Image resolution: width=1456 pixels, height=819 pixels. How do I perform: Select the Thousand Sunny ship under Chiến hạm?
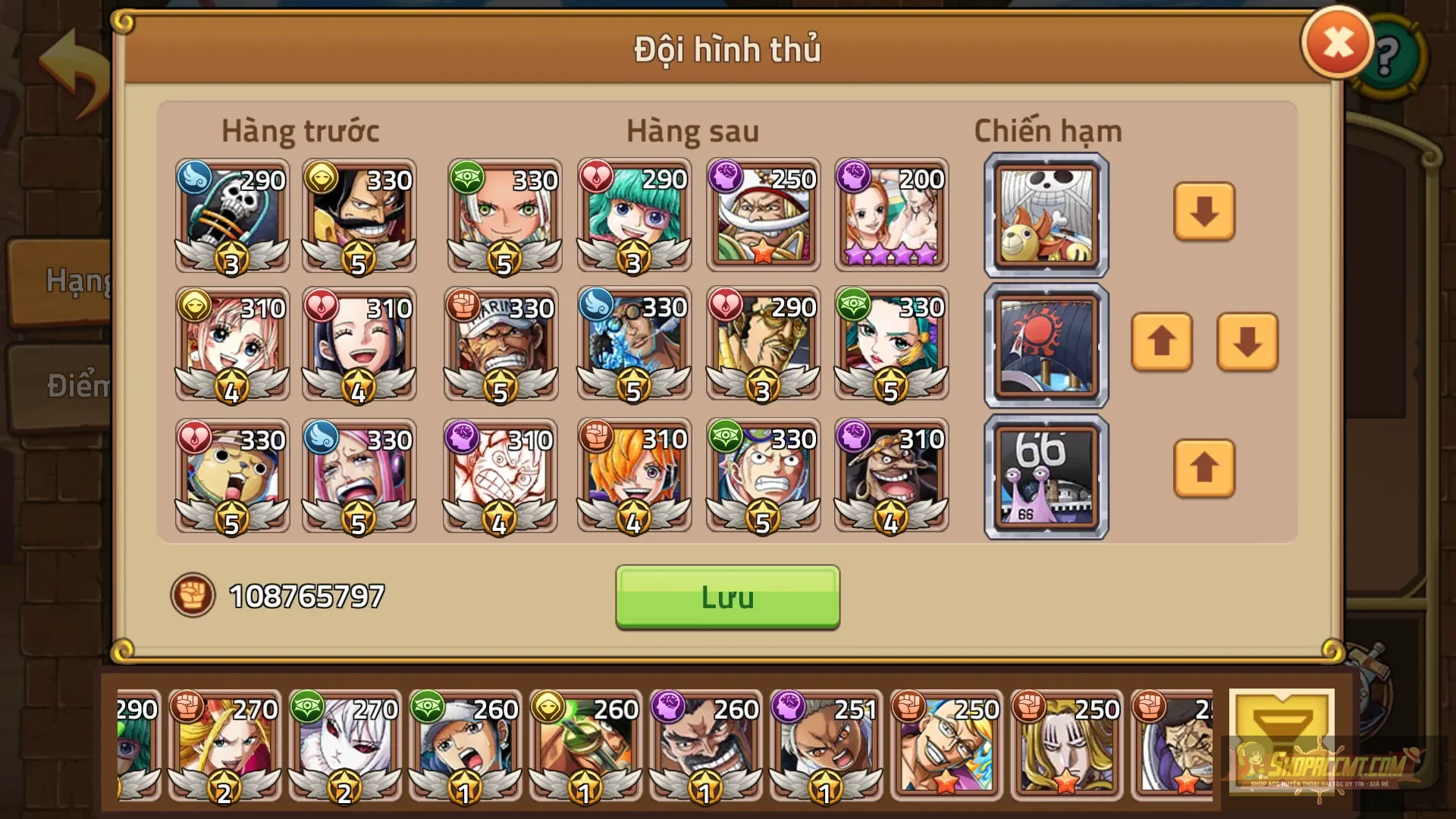1046,215
